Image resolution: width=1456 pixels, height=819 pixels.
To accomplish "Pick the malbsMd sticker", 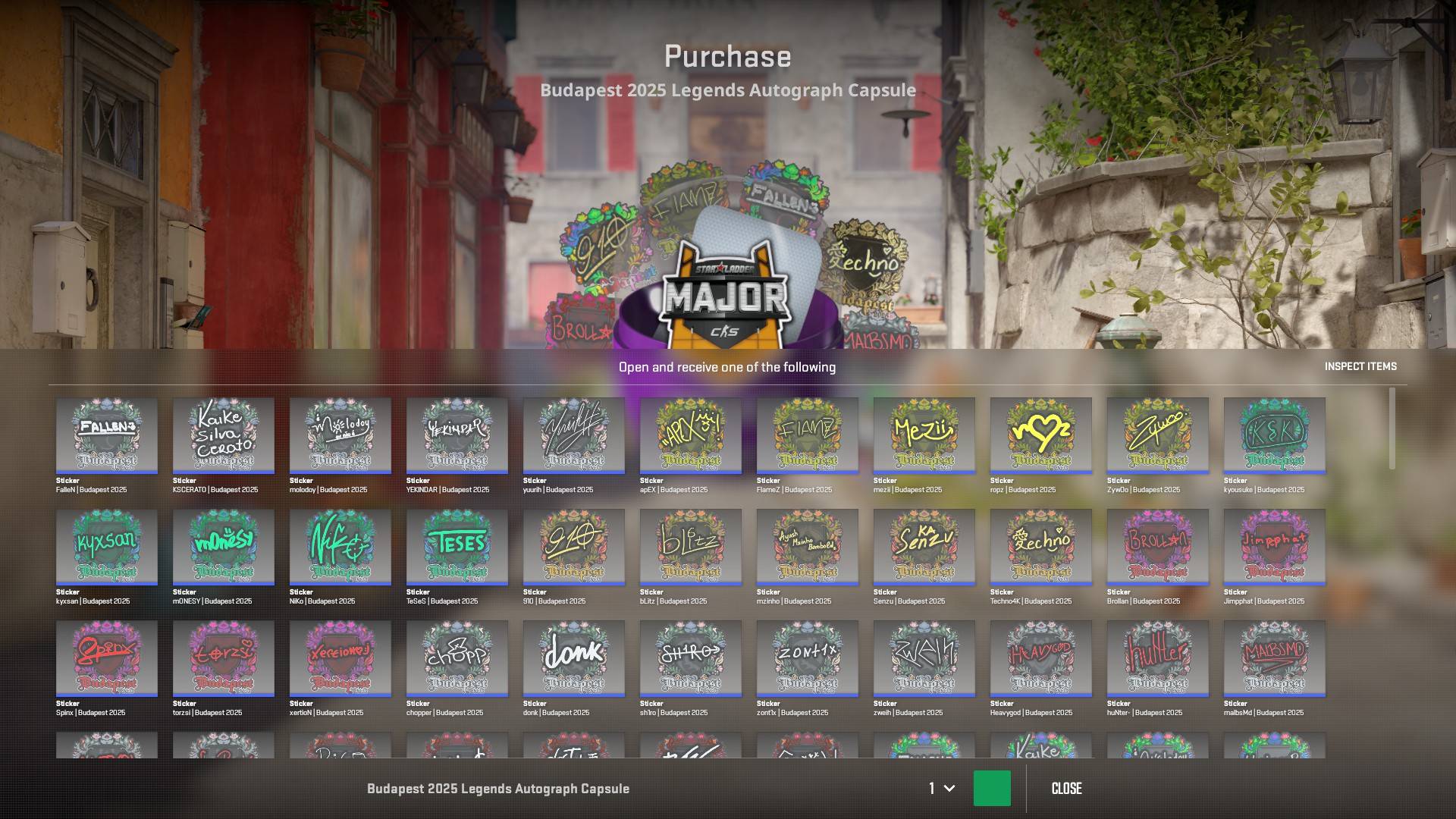I will [x=1275, y=658].
